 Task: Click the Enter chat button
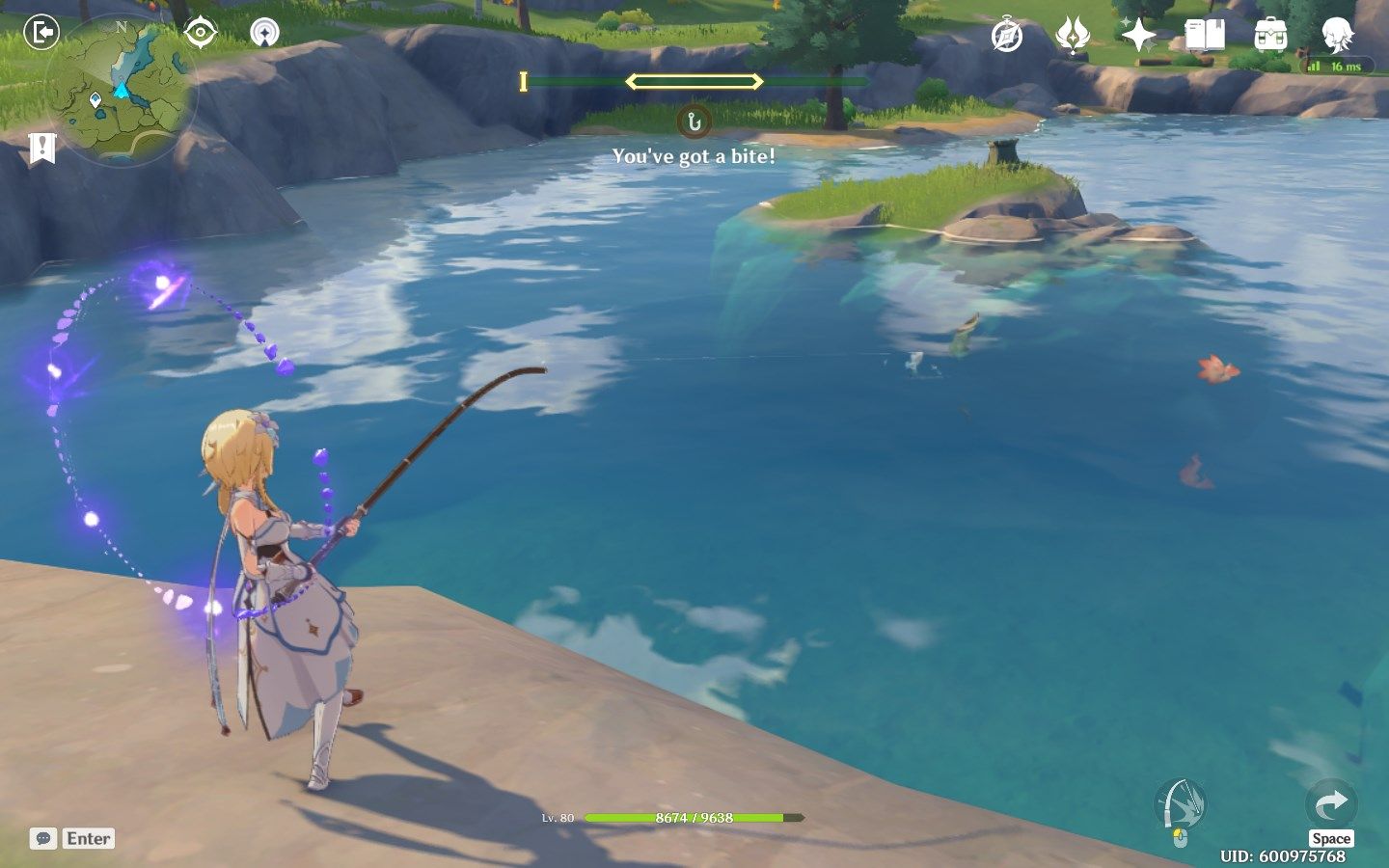click(87, 838)
